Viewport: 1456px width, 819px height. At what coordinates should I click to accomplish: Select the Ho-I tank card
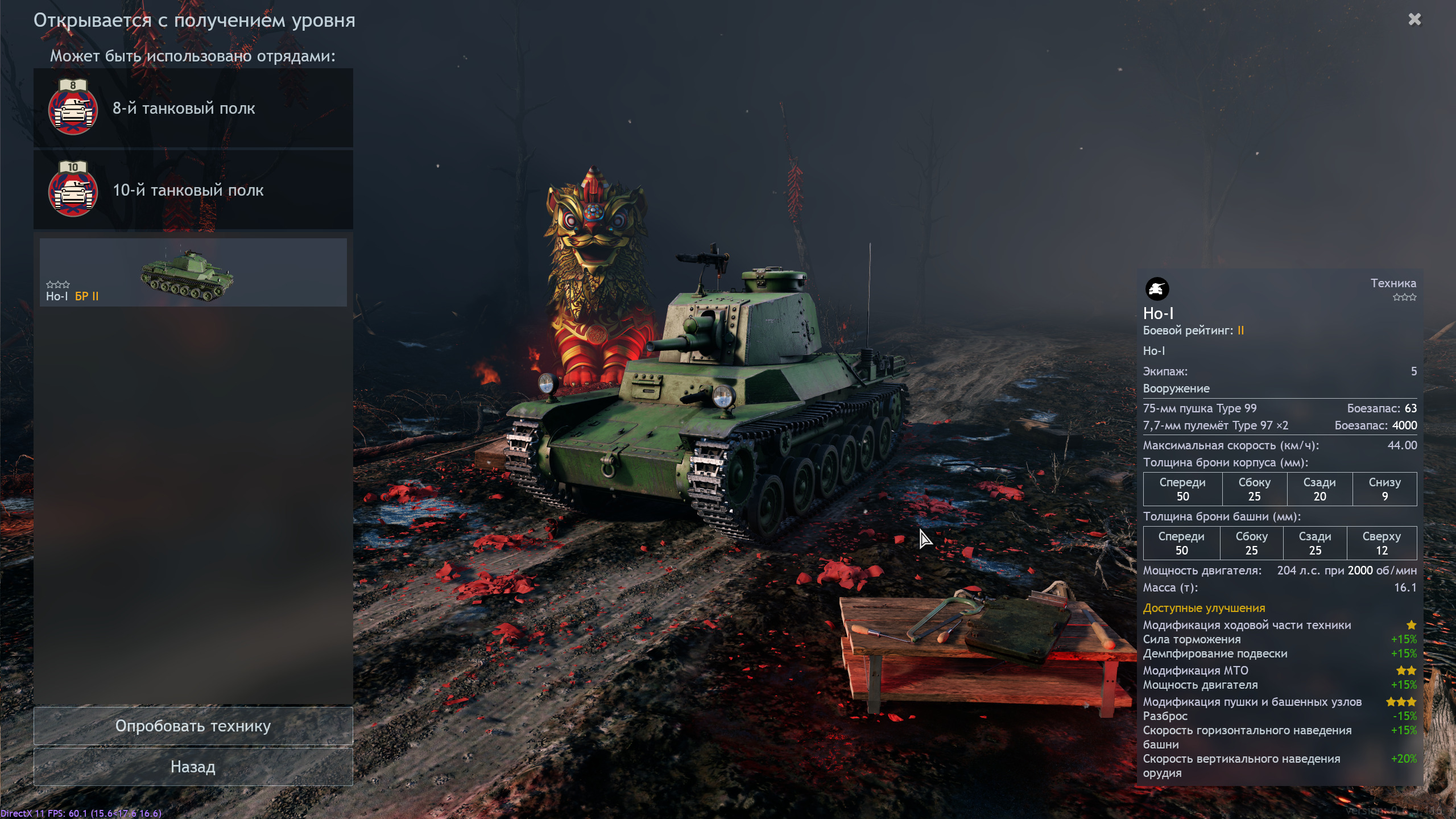pyautogui.click(x=193, y=272)
